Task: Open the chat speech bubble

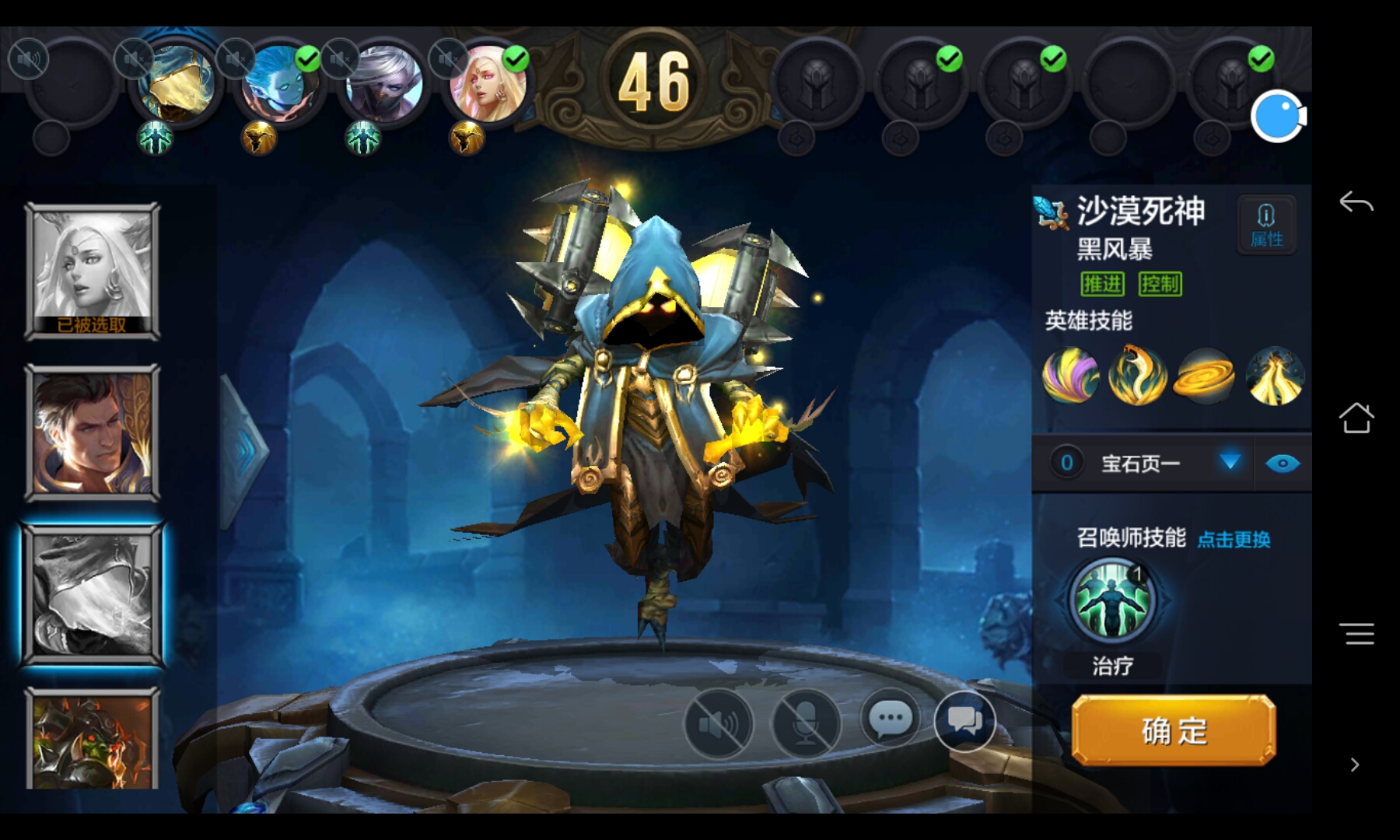Action: pyautogui.click(x=891, y=719)
